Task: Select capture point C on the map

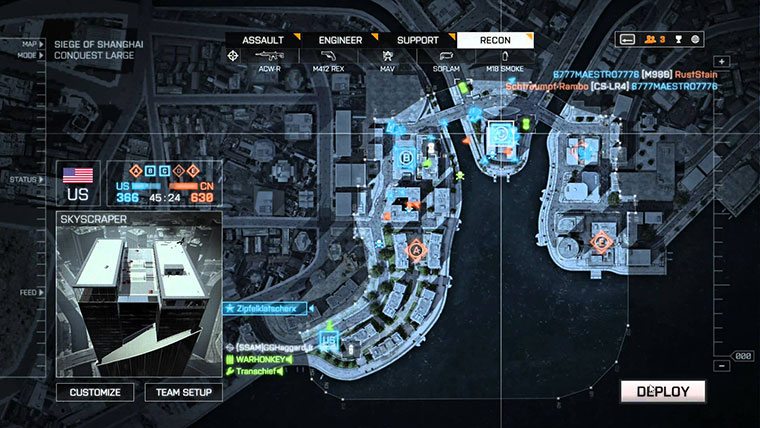Action: [x=500, y=132]
